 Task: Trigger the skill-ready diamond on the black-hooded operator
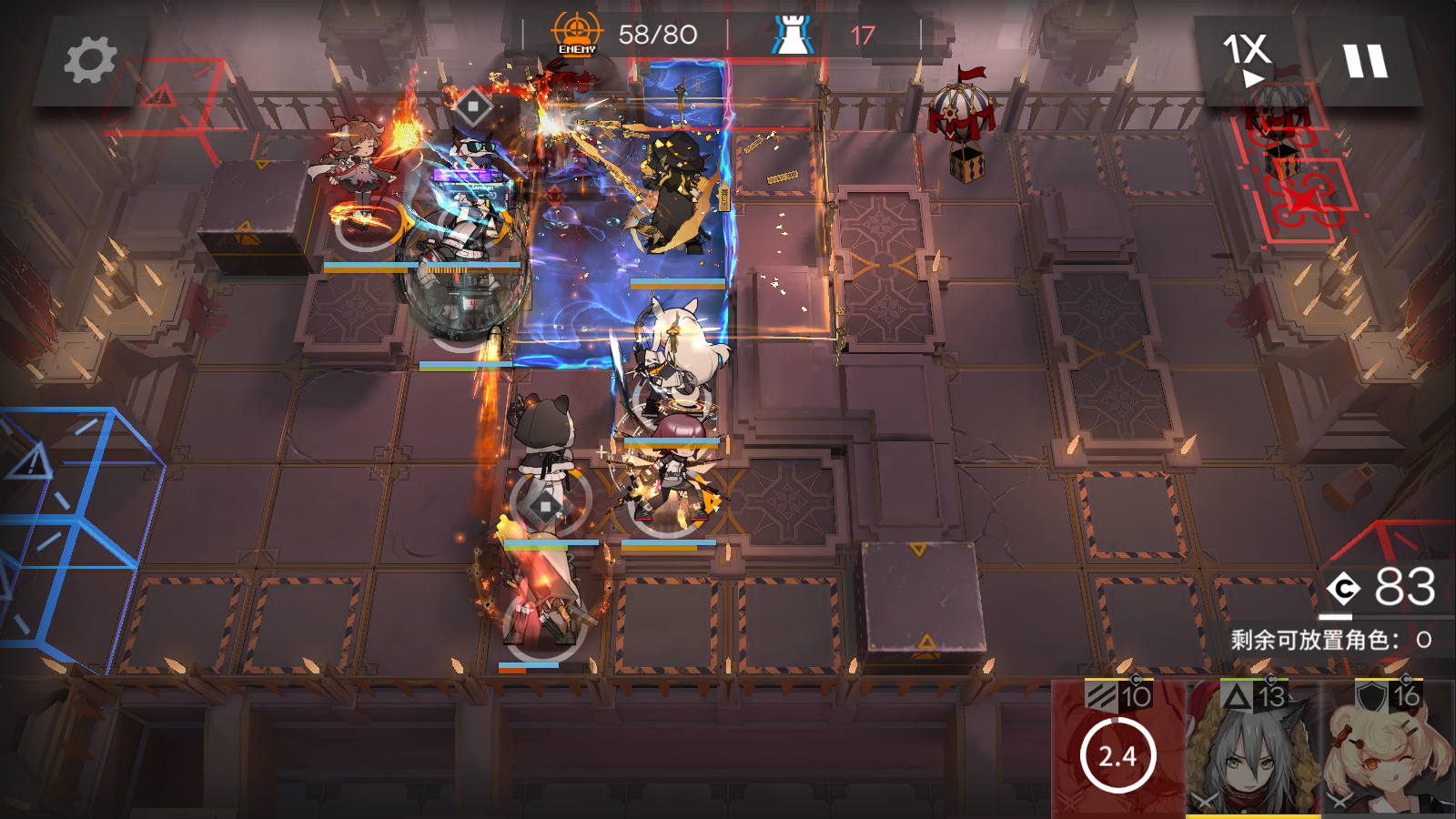point(545,507)
